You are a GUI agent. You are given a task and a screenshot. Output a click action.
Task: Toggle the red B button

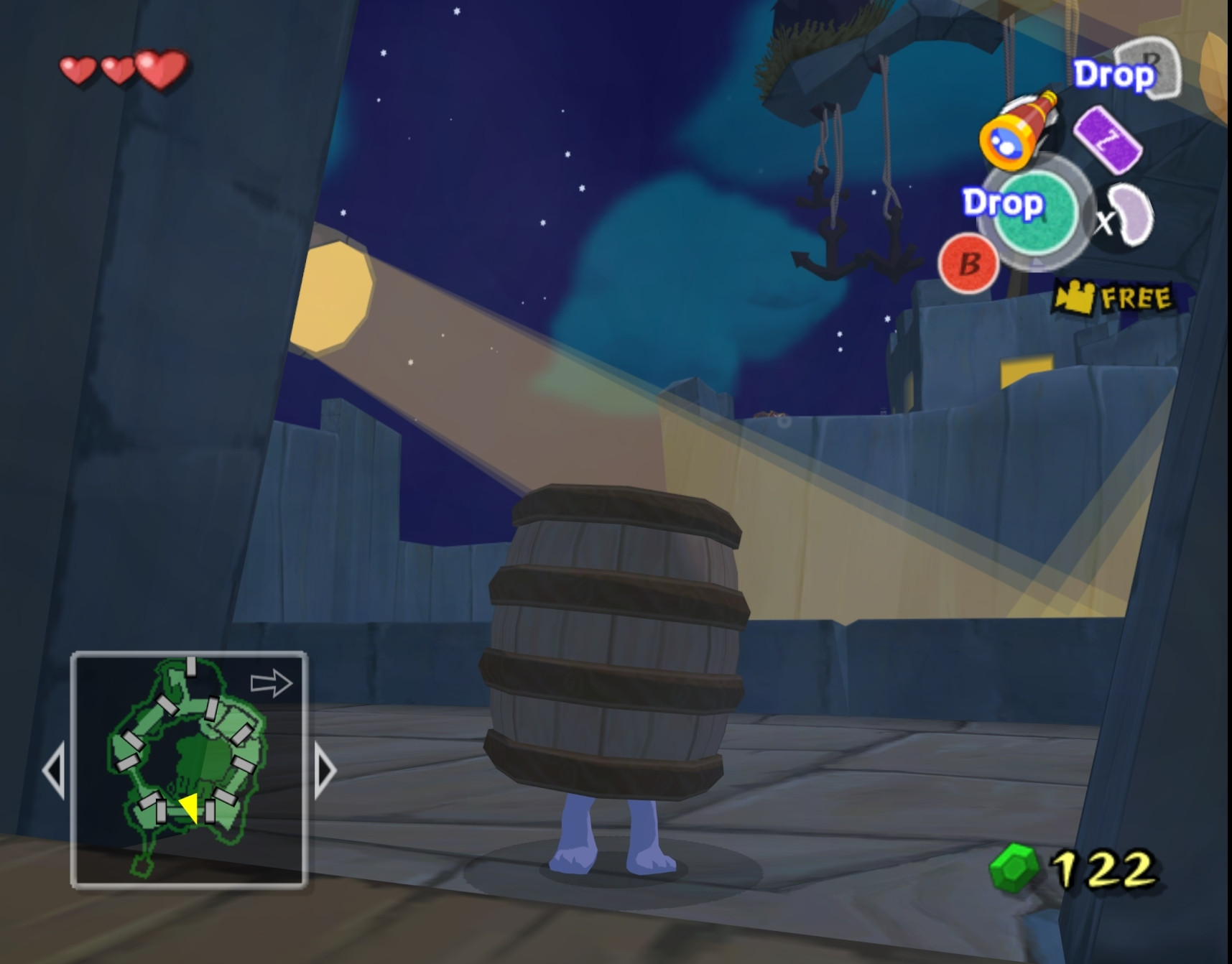click(x=970, y=264)
